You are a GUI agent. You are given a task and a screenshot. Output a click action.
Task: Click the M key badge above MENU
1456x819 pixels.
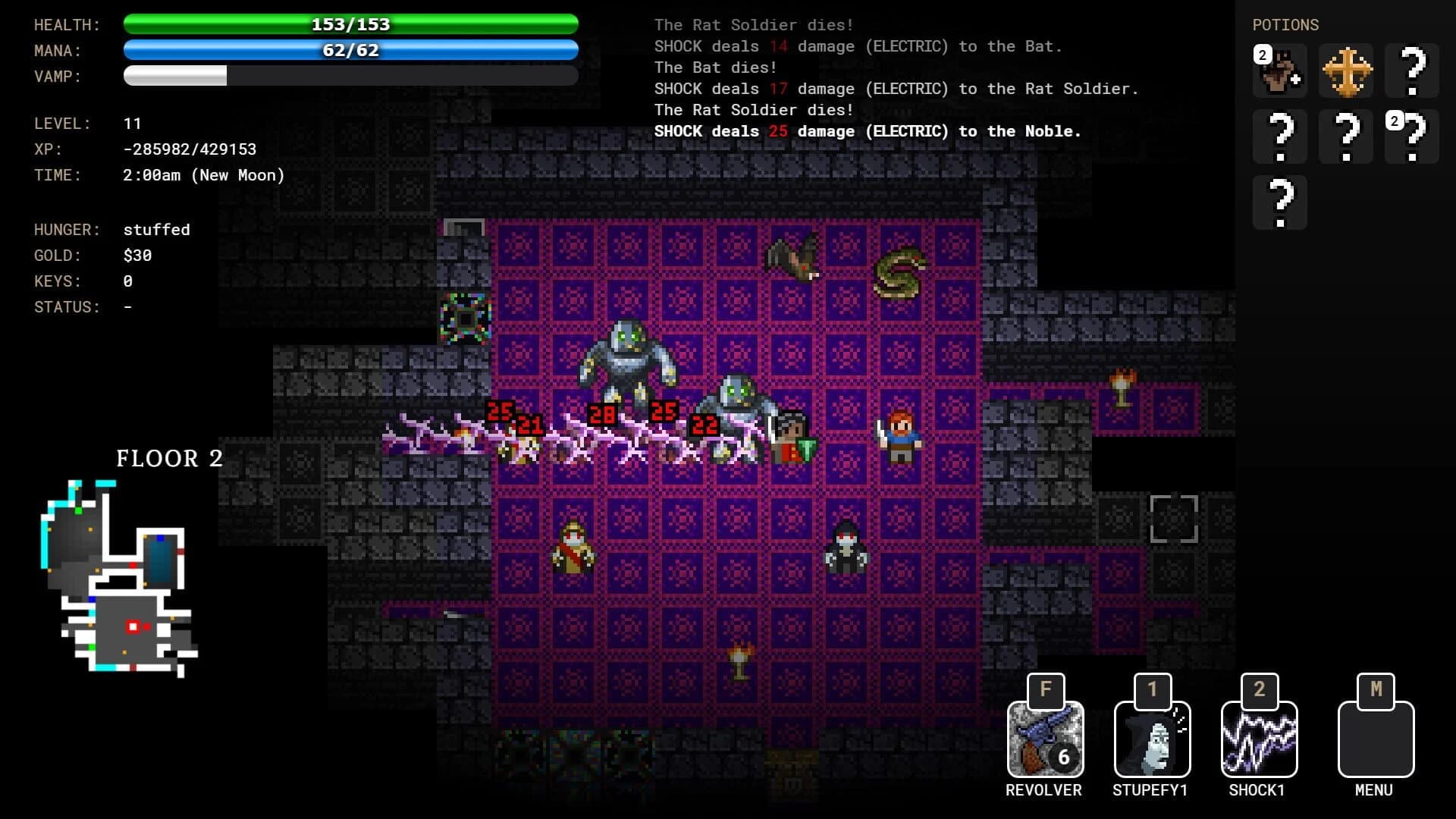(1376, 689)
